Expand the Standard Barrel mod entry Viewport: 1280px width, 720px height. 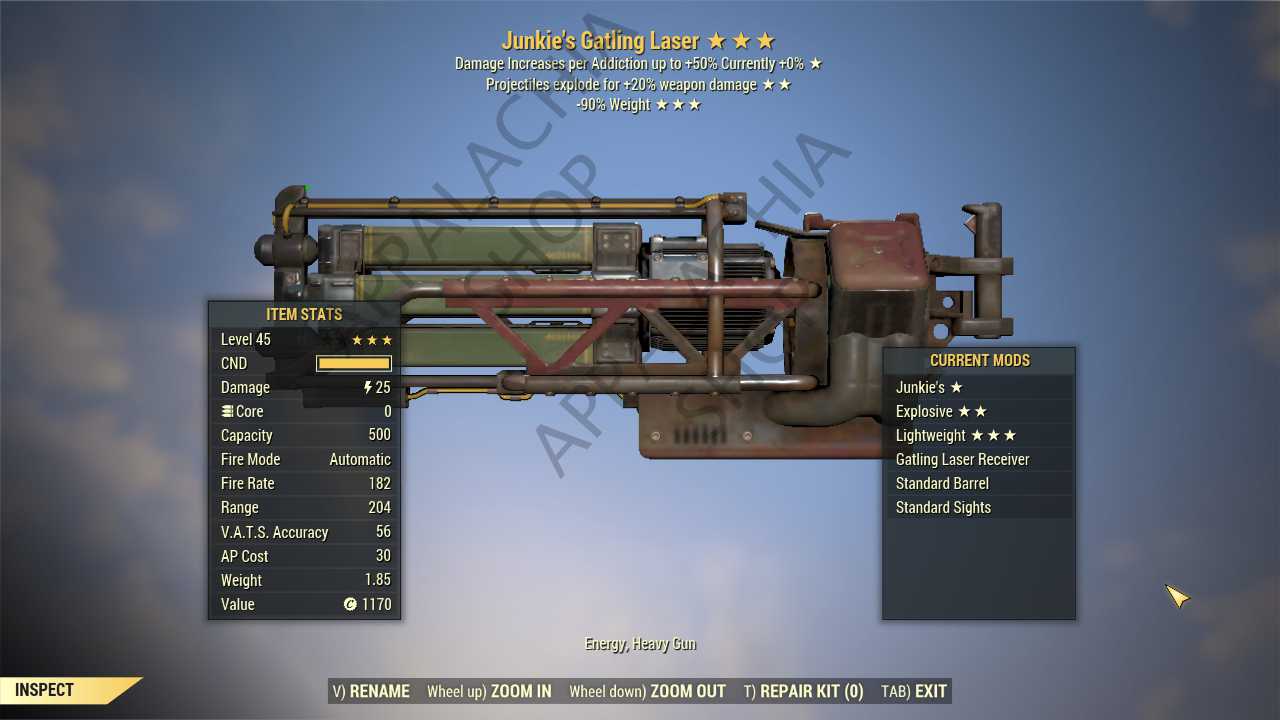click(x=942, y=483)
